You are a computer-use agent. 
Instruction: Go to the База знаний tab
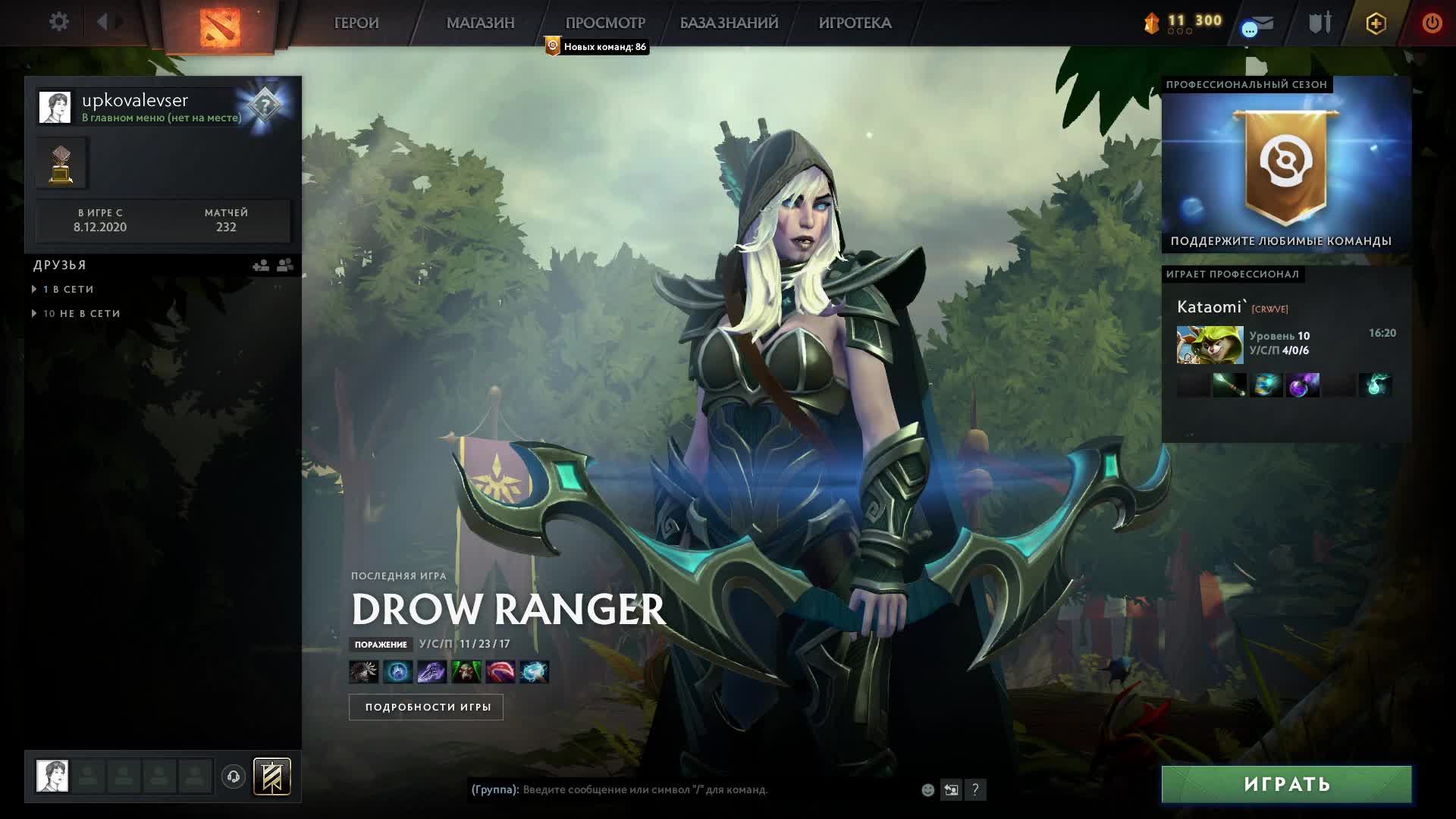coord(729,23)
